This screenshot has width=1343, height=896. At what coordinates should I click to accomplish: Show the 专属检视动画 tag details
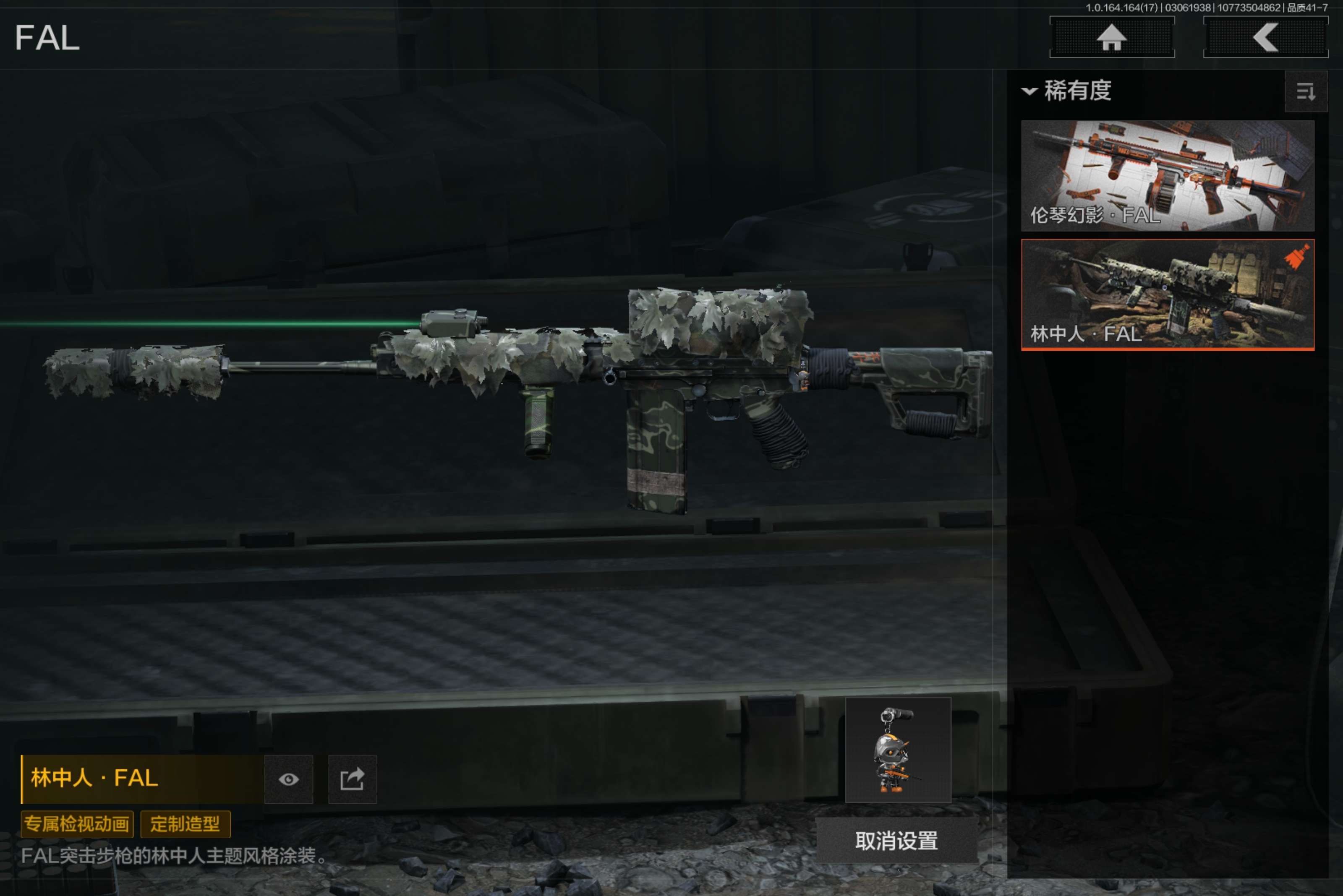click(77, 824)
